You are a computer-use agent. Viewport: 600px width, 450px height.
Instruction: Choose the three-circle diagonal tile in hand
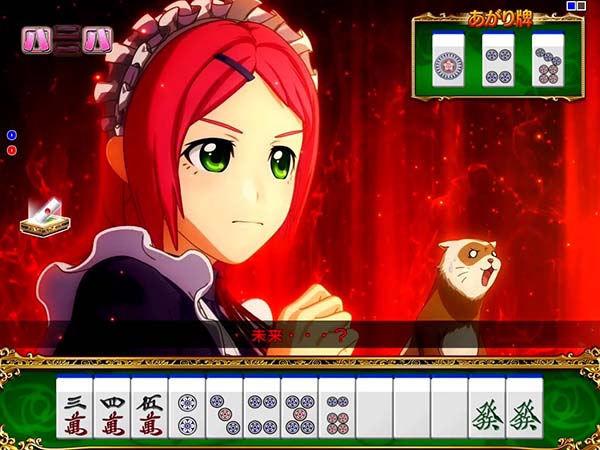224,409
